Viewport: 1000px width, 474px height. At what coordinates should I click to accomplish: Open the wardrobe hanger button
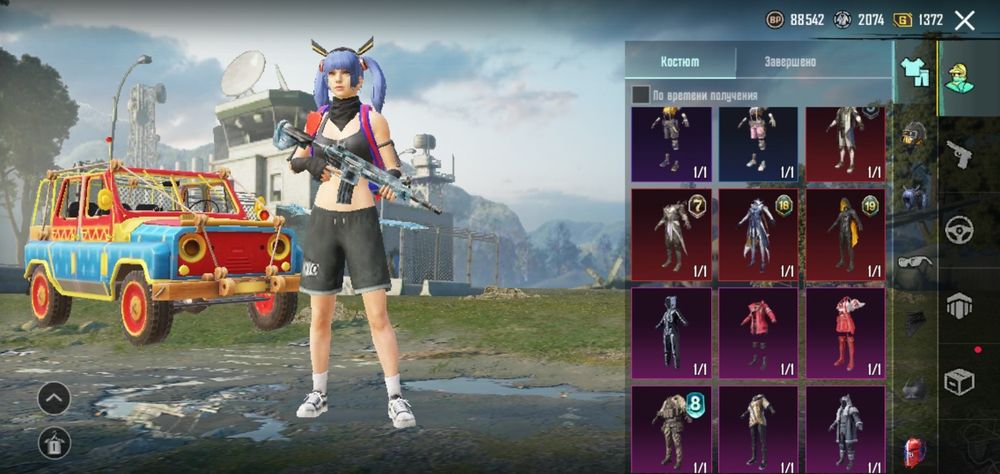click(54, 442)
